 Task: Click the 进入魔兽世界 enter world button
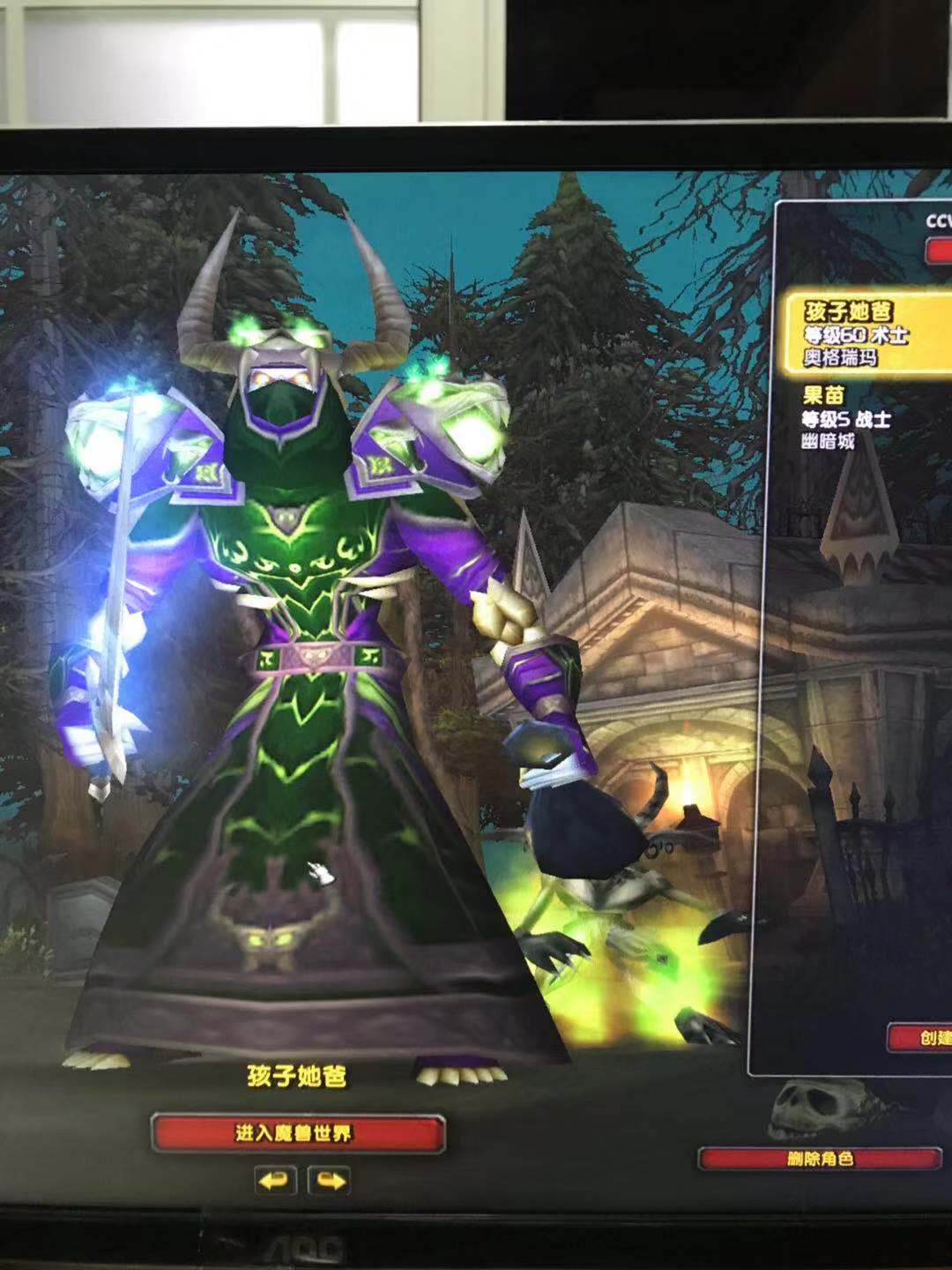tap(297, 1133)
